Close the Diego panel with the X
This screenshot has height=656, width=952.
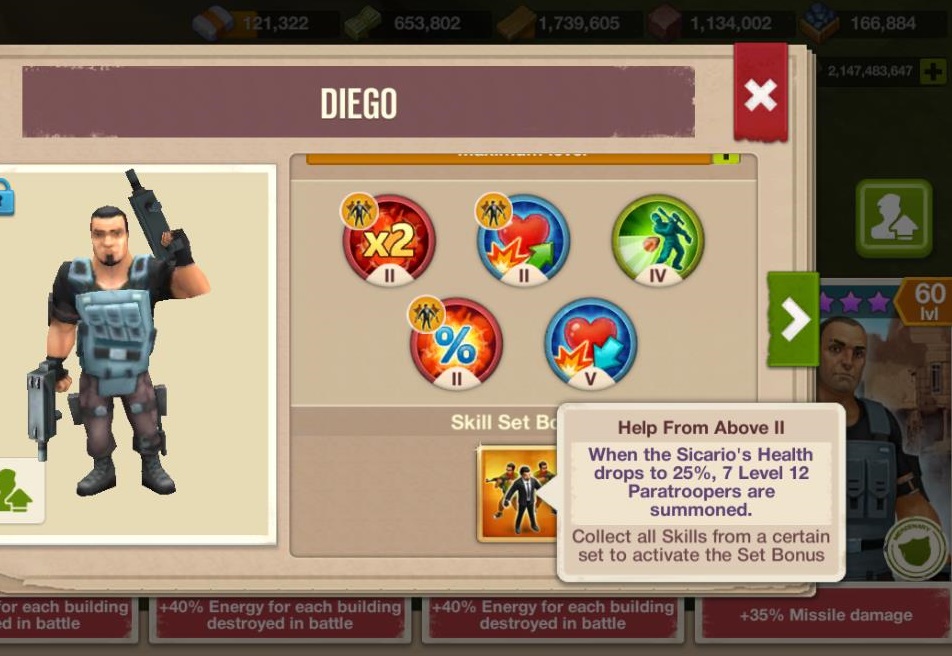coord(760,95)
